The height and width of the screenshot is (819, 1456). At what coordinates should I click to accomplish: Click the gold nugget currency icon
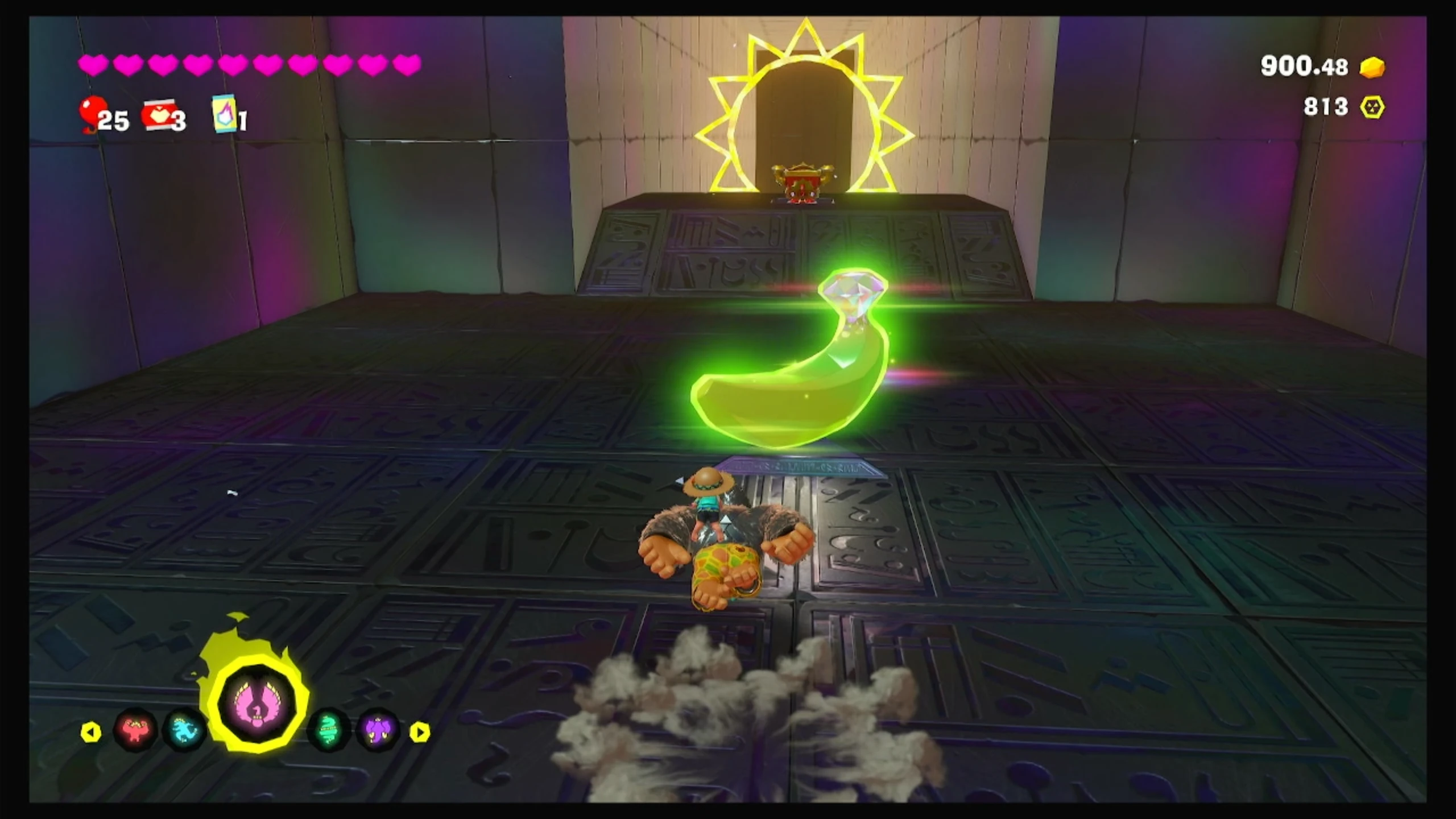(x=1372, y=67)
